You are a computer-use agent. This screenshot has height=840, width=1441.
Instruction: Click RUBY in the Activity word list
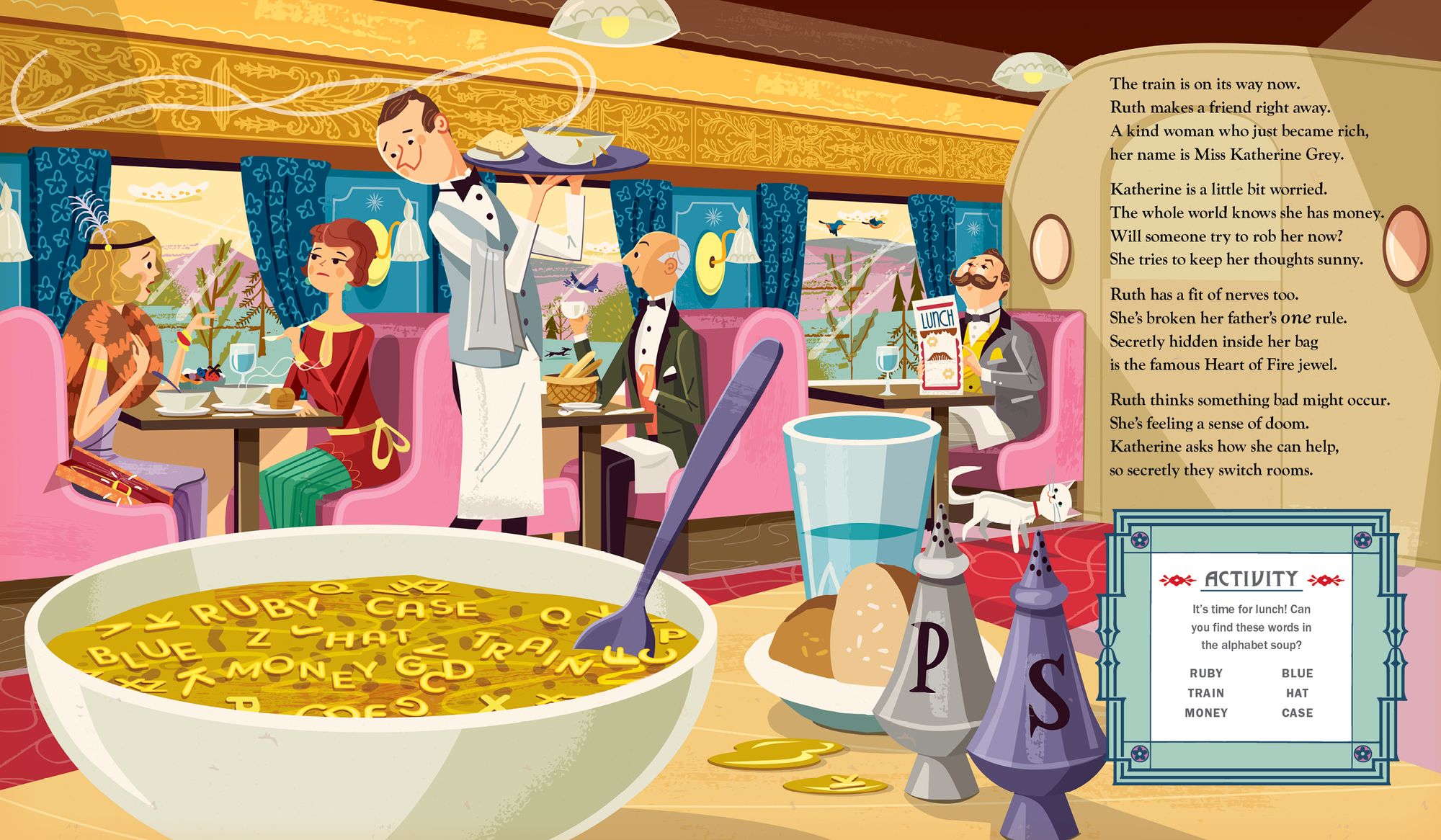pos(1206,673)
